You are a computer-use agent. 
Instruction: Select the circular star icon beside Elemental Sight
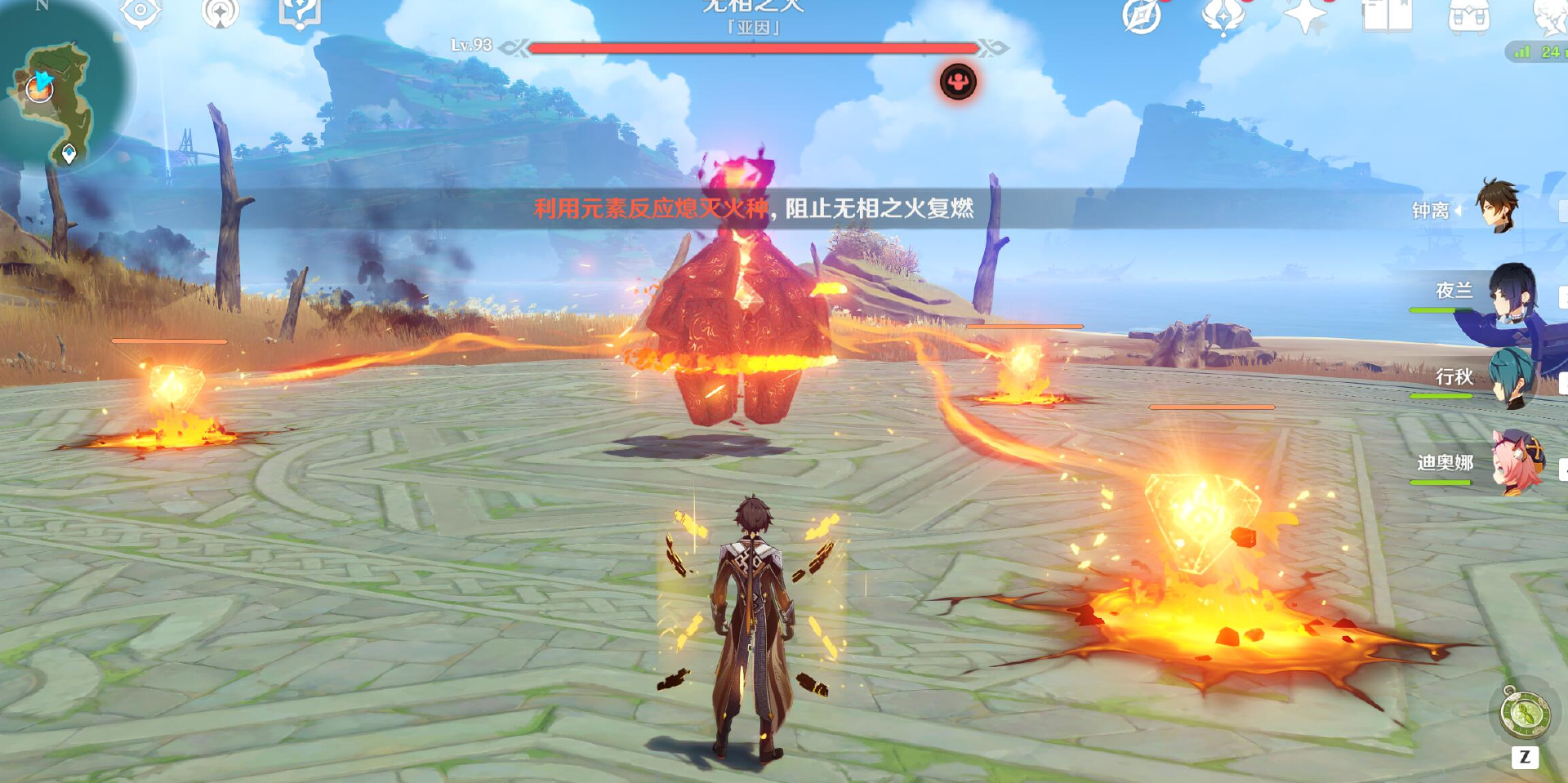point(219,15)
